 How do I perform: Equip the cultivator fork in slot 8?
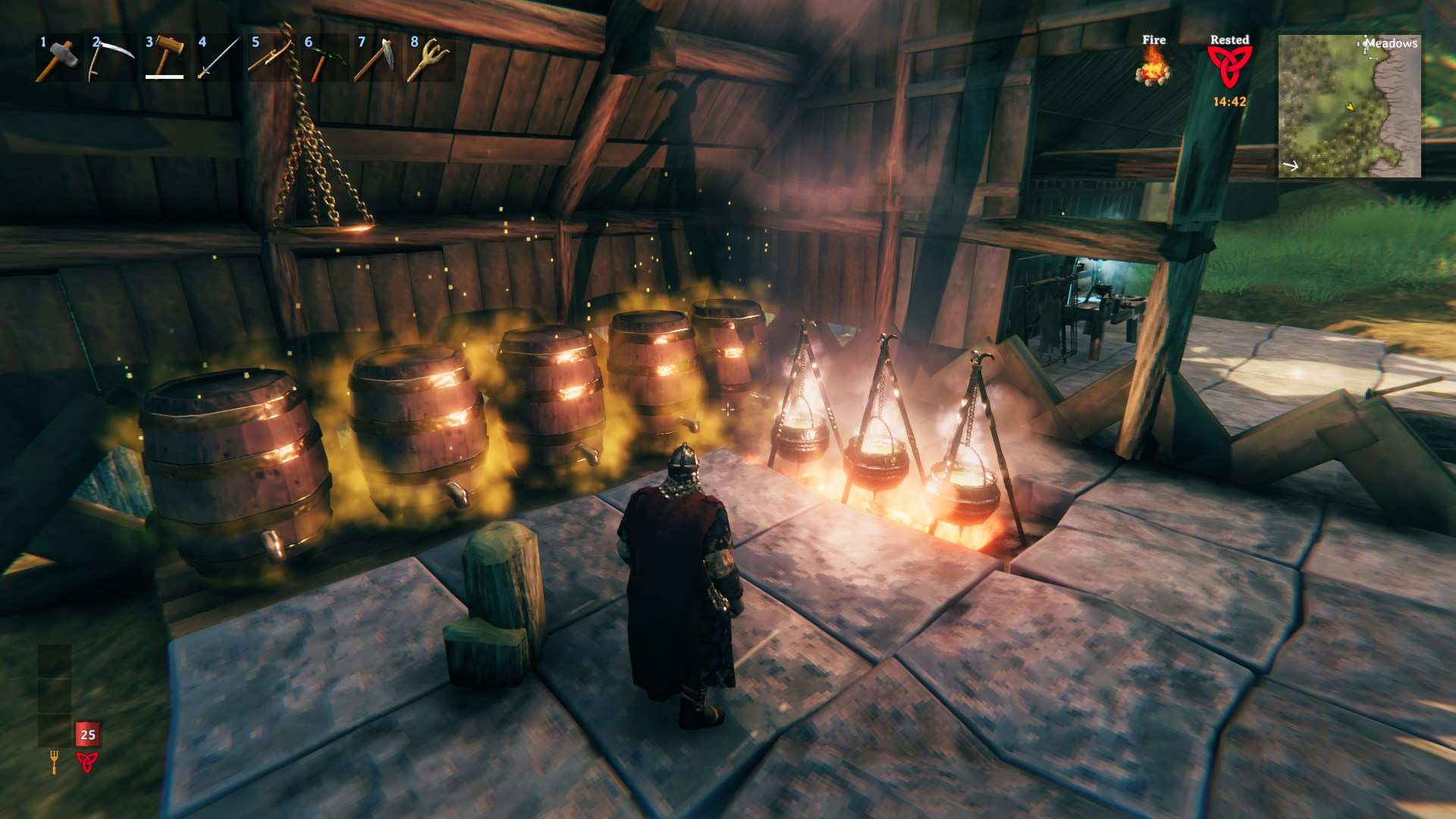click(430, 58)
